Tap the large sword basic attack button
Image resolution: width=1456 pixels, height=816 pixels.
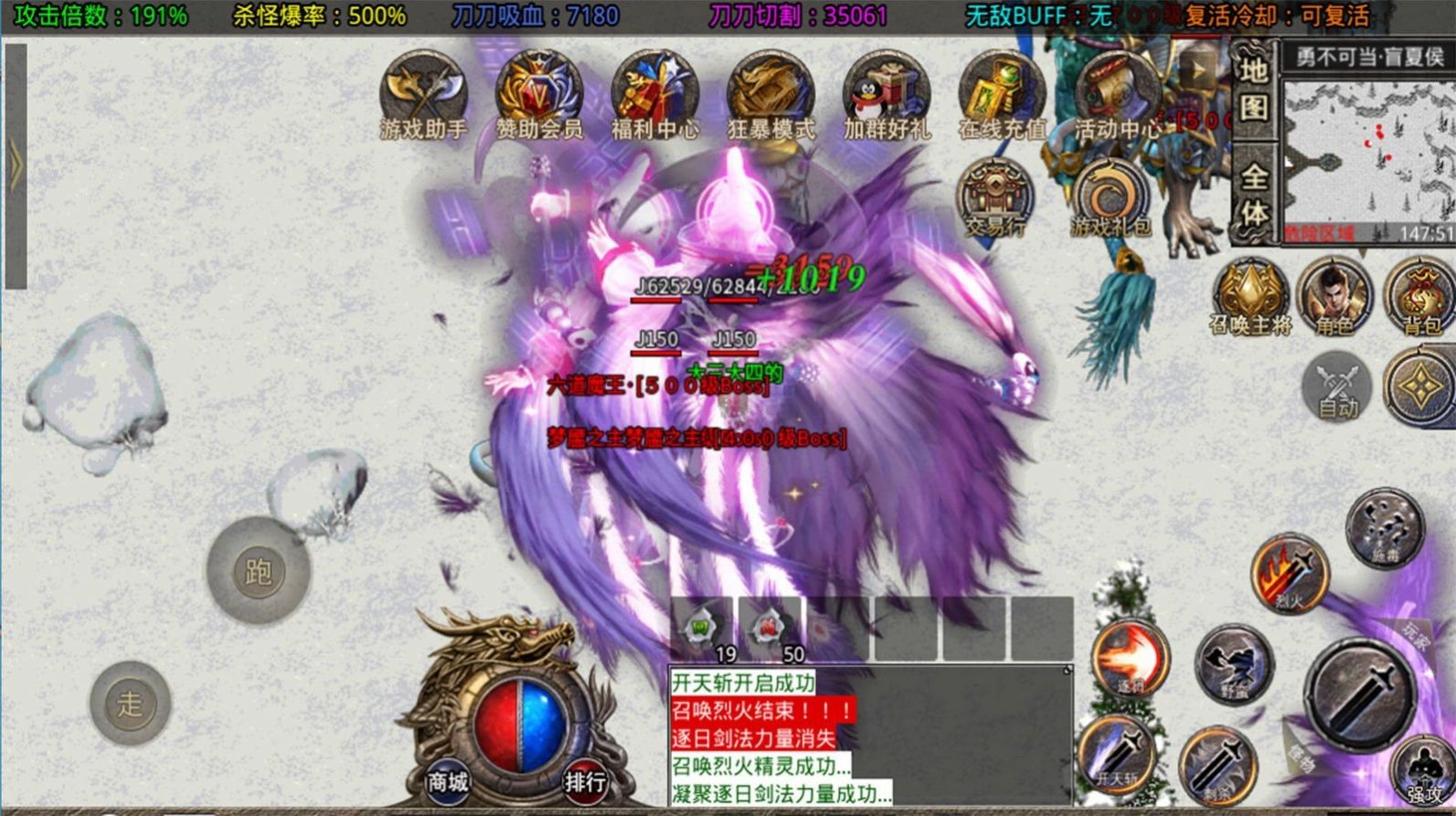point(1360,694)
